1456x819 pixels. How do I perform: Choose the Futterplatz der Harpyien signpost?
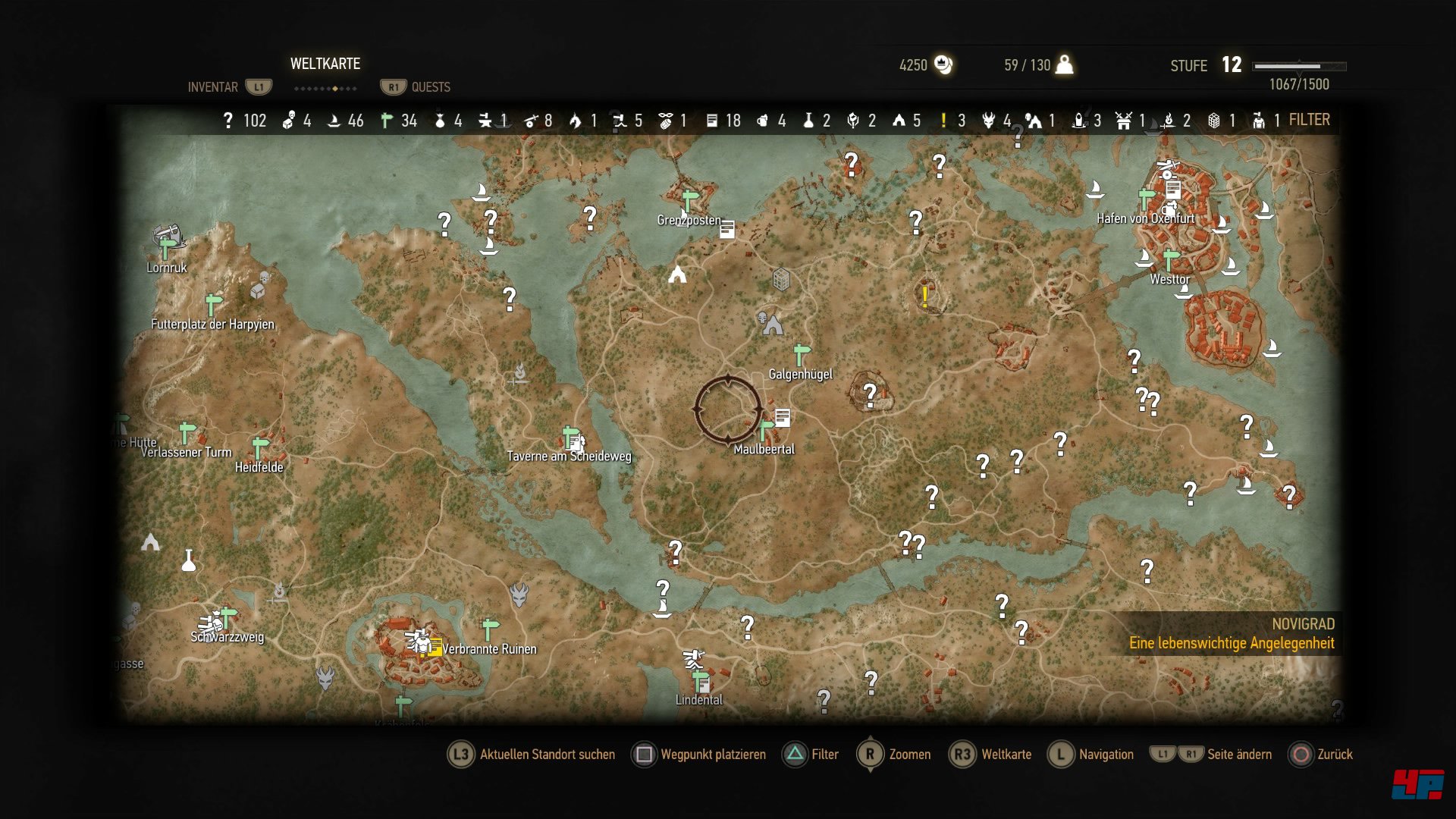[214, 304]
